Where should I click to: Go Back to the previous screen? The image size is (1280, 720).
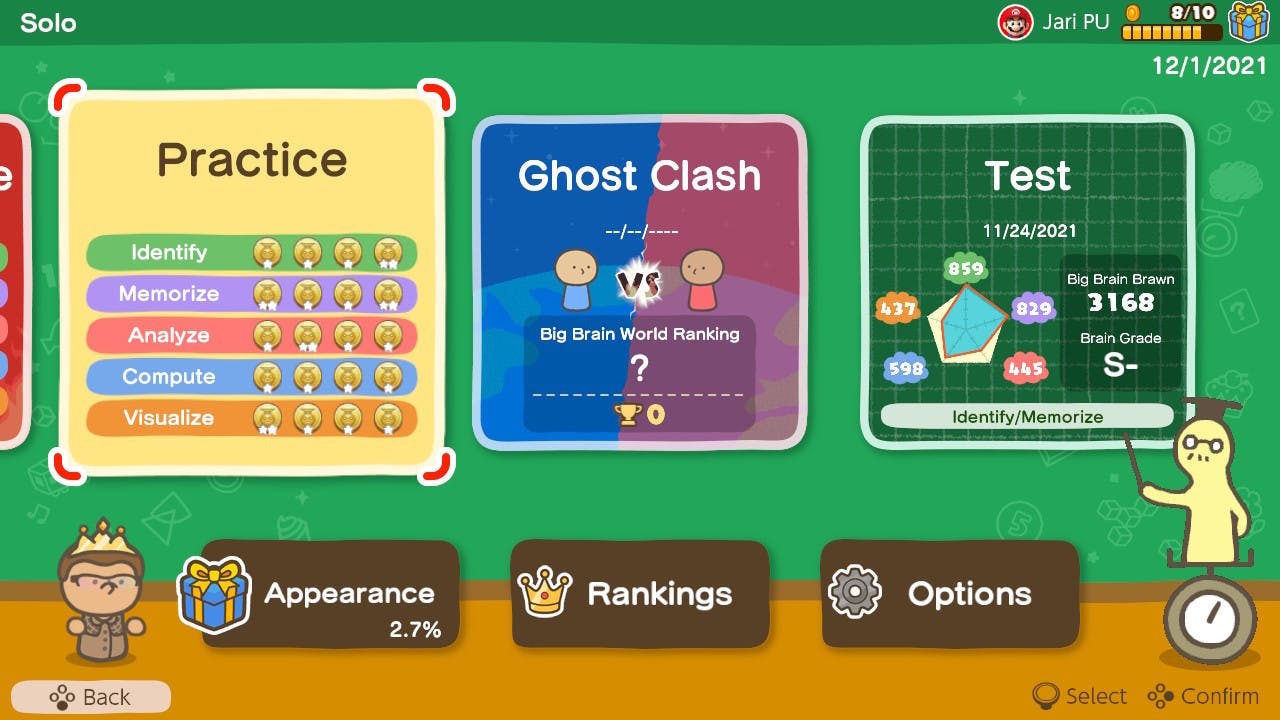point(90,697)
